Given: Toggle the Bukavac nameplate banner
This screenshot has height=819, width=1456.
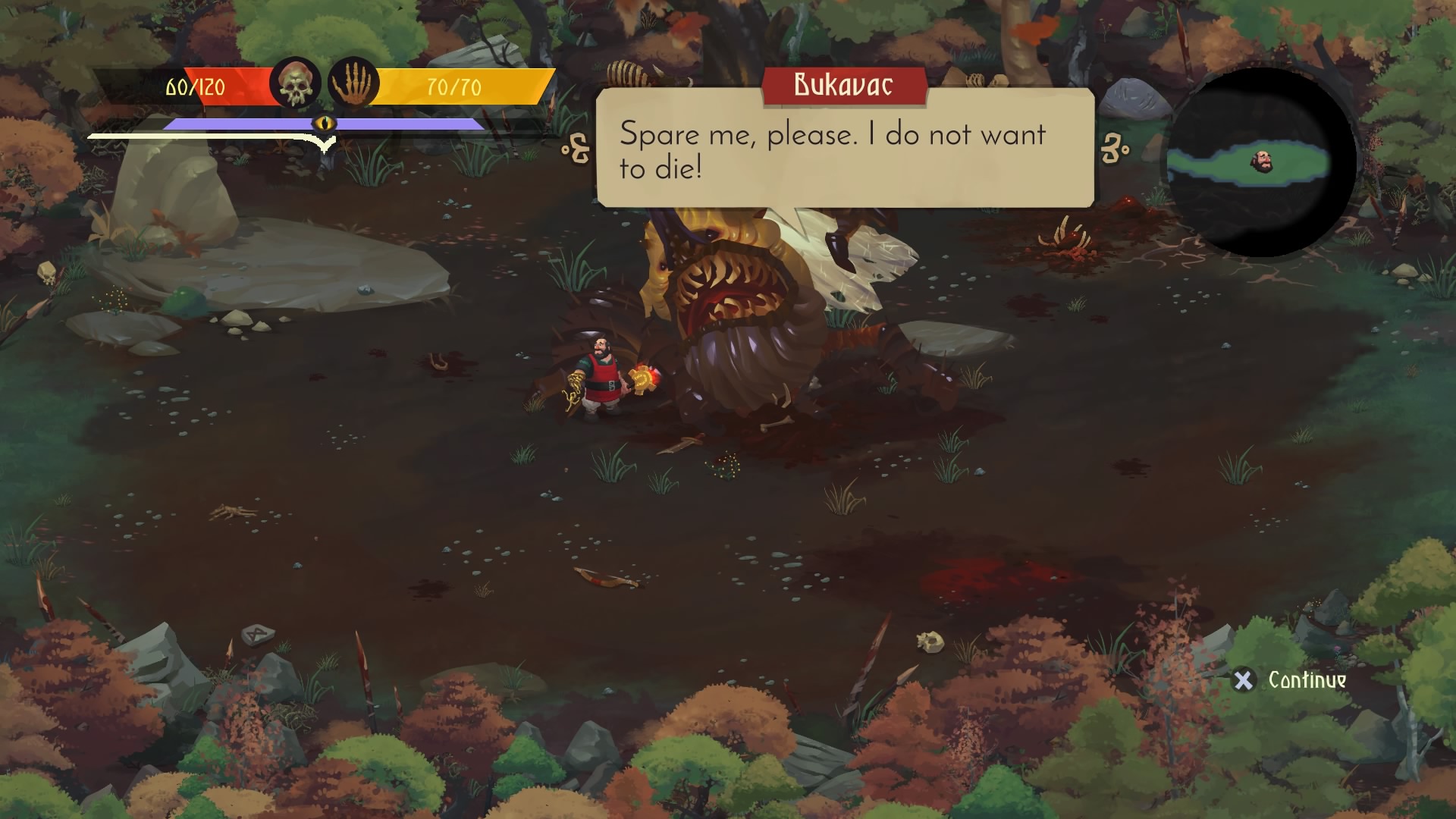Looking at the screenshot, I should pyautogui.click(x=844, y=85).
